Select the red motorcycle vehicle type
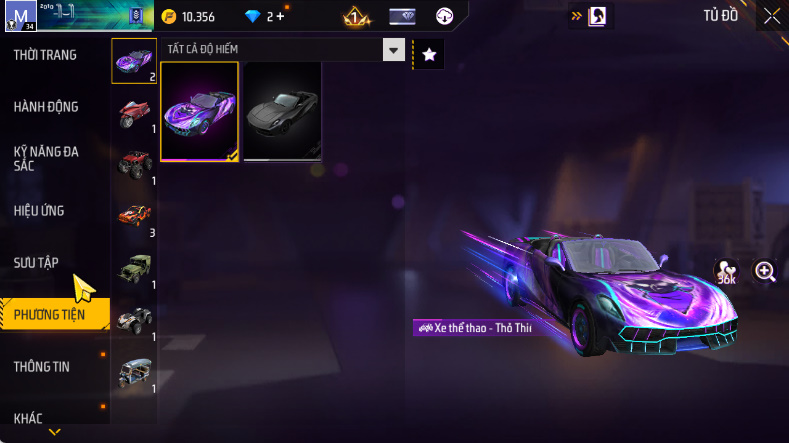This screenshot has height=443, width=789. point(134,112)
